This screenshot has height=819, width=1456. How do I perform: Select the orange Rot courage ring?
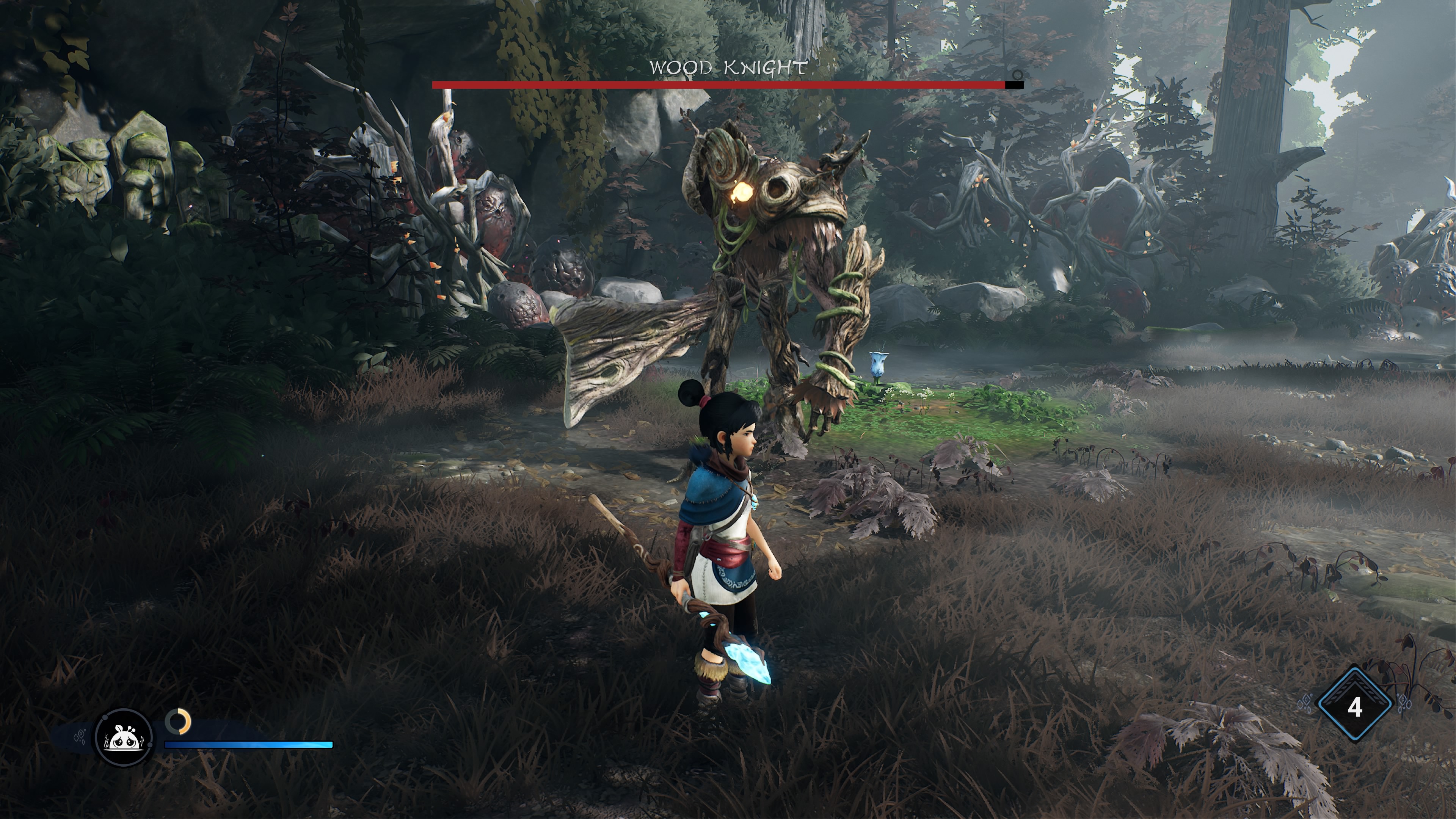coord(178,722)
